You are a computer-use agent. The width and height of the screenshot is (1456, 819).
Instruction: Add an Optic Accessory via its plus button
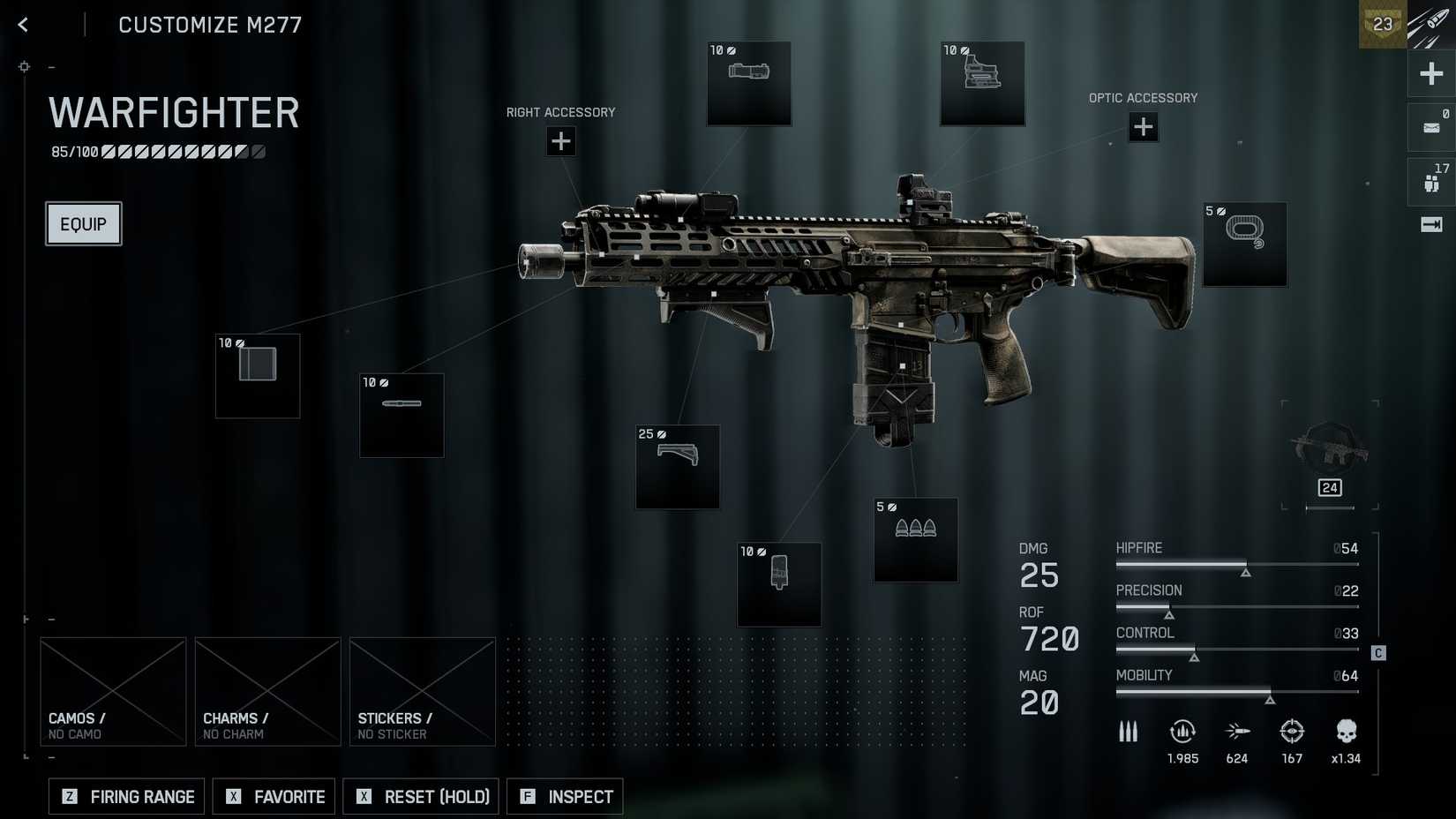click(1143, 127)
